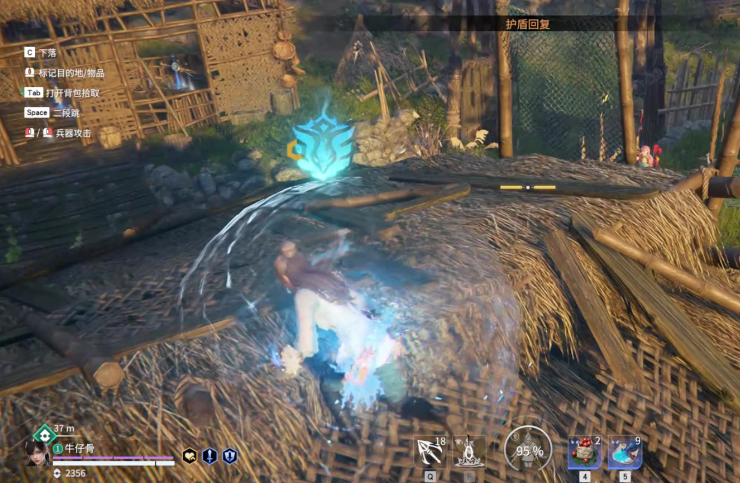This screenshot has height=483, width=740.
Task: Select the 护盾回复 notification banner
Action: click(529, 23)
